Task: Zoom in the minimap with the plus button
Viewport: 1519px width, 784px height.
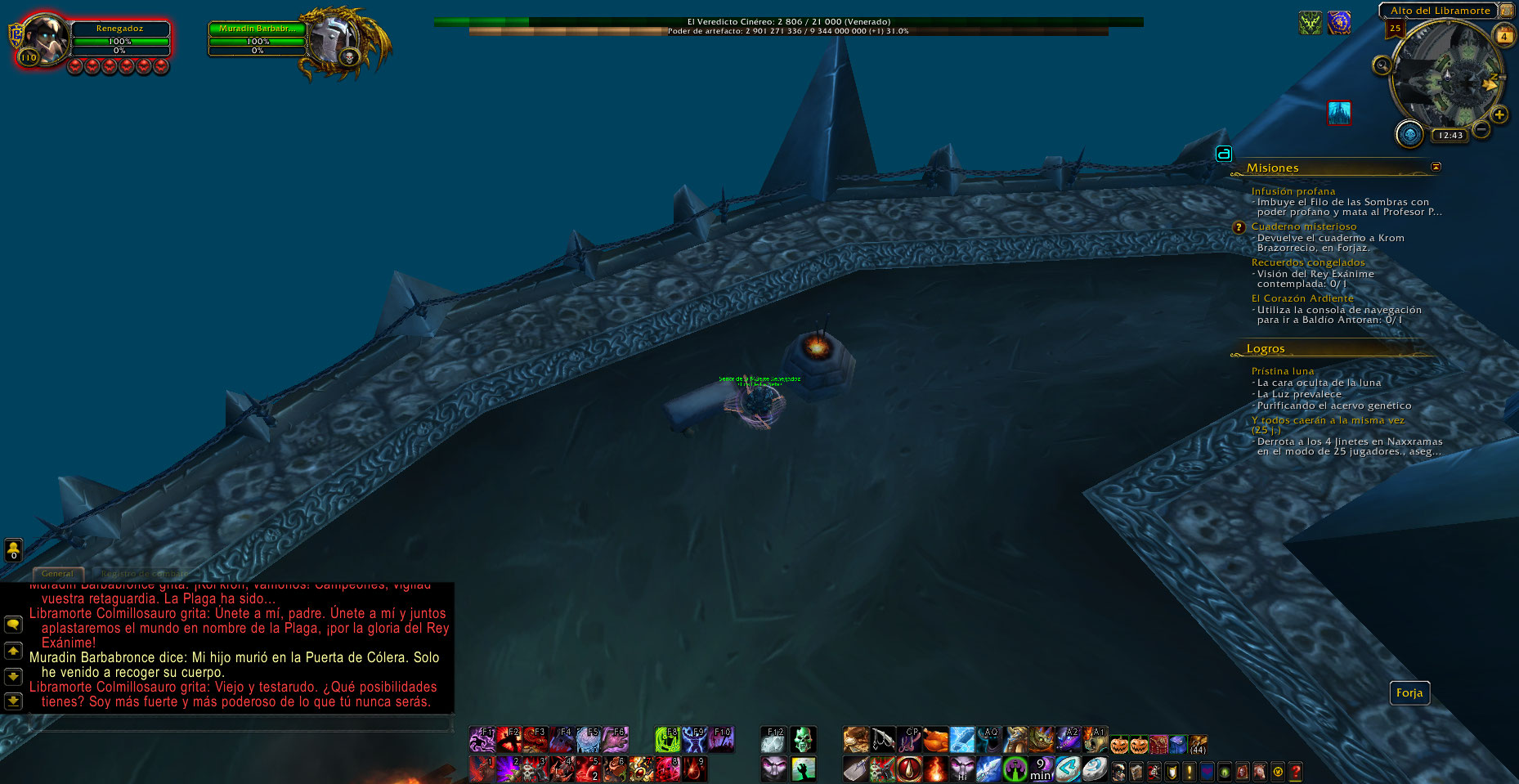Action: (x=1499, y=114)
